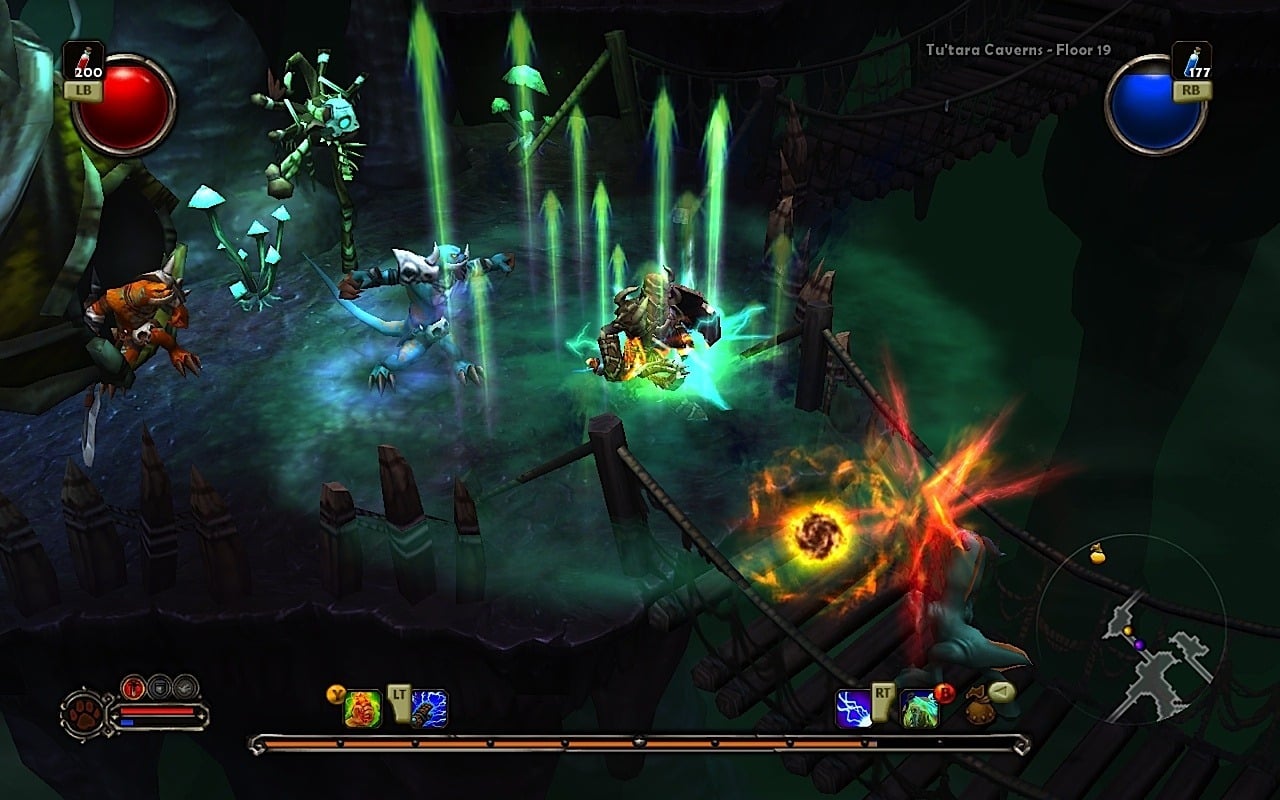Activate the green ghostly figure skill
This screenshot has width=1280, height=800.
(x=919, y=709)
